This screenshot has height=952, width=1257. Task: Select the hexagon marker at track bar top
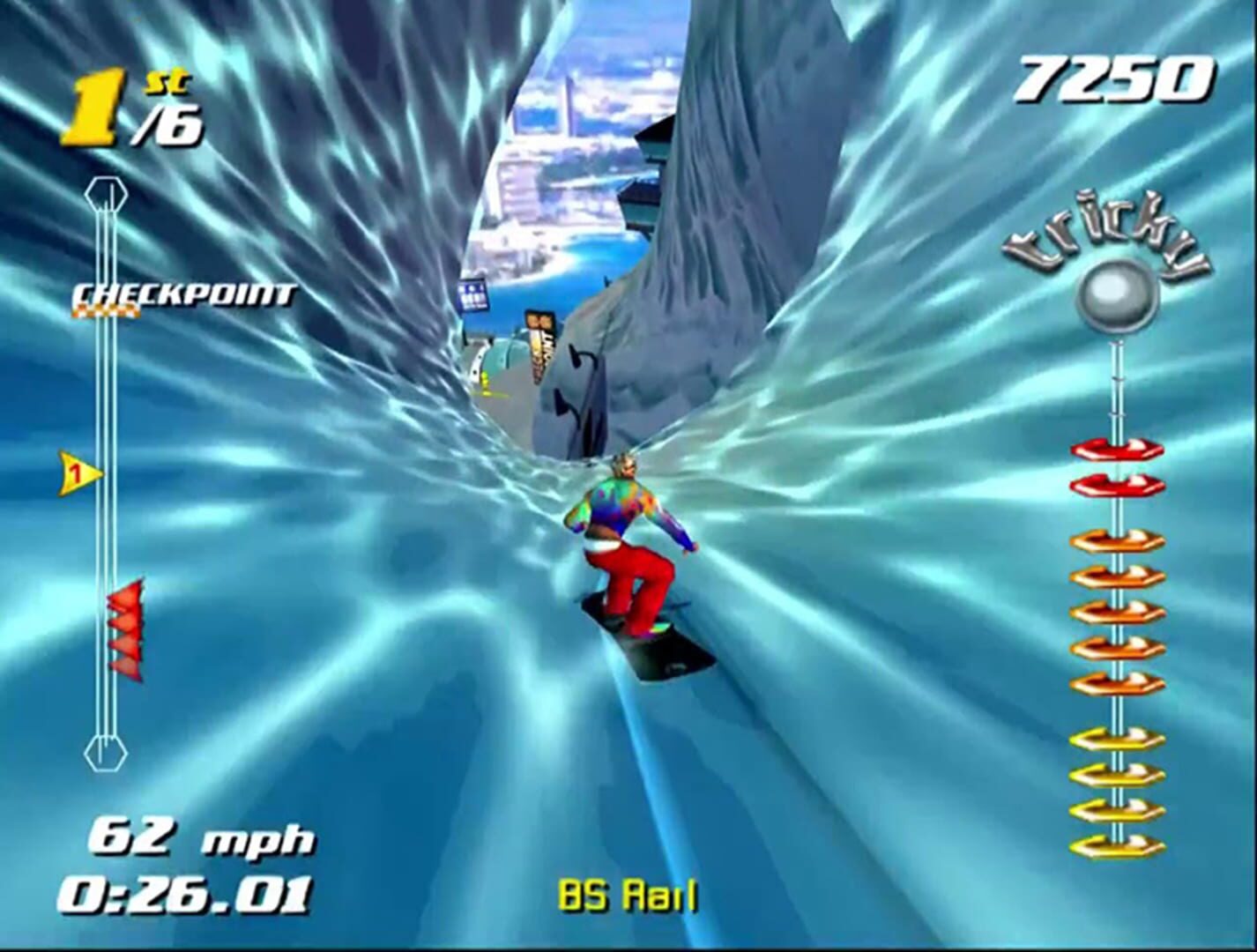tap(106, 192)
